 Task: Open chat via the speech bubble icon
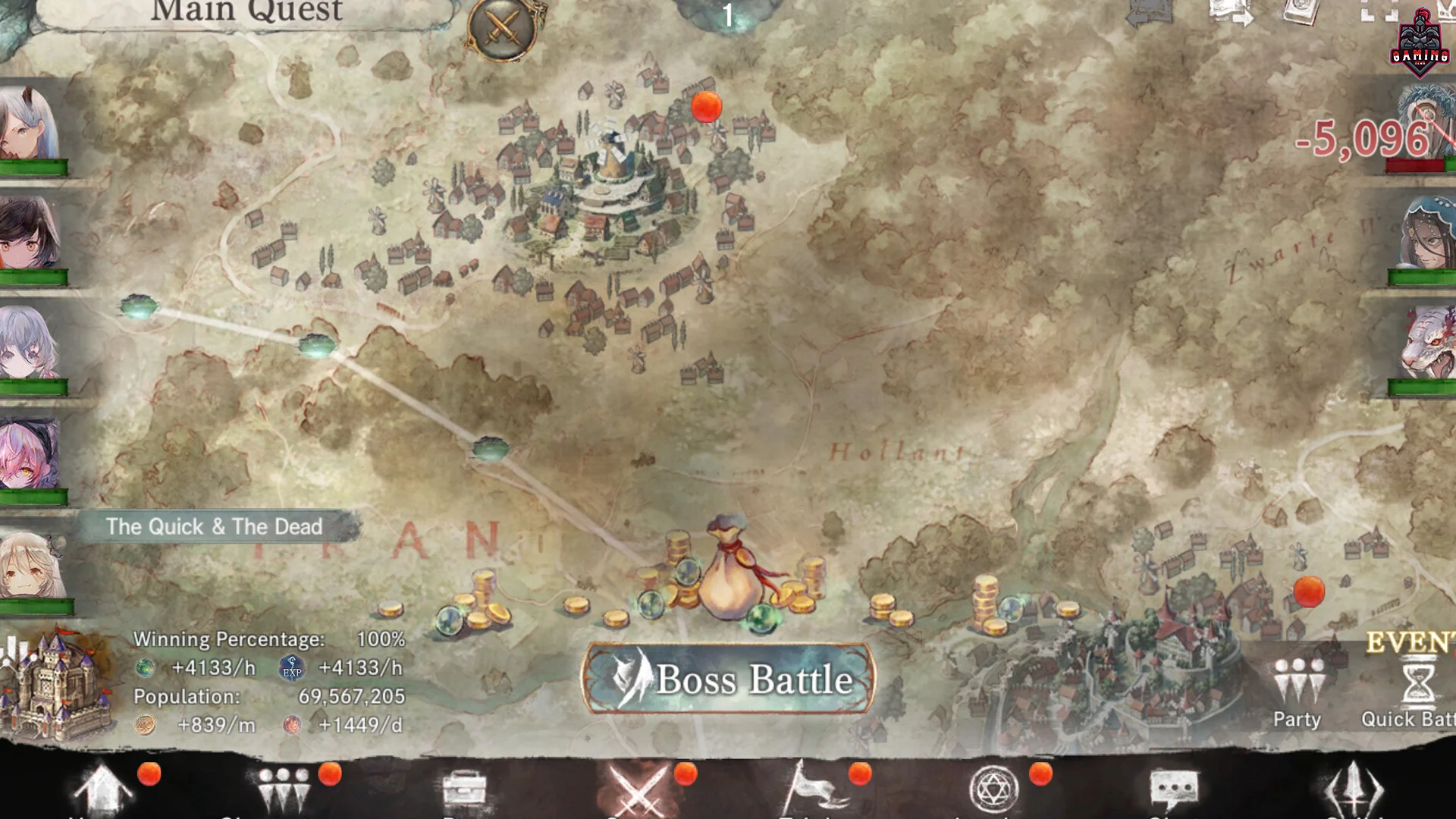(x=1173, y=789)
